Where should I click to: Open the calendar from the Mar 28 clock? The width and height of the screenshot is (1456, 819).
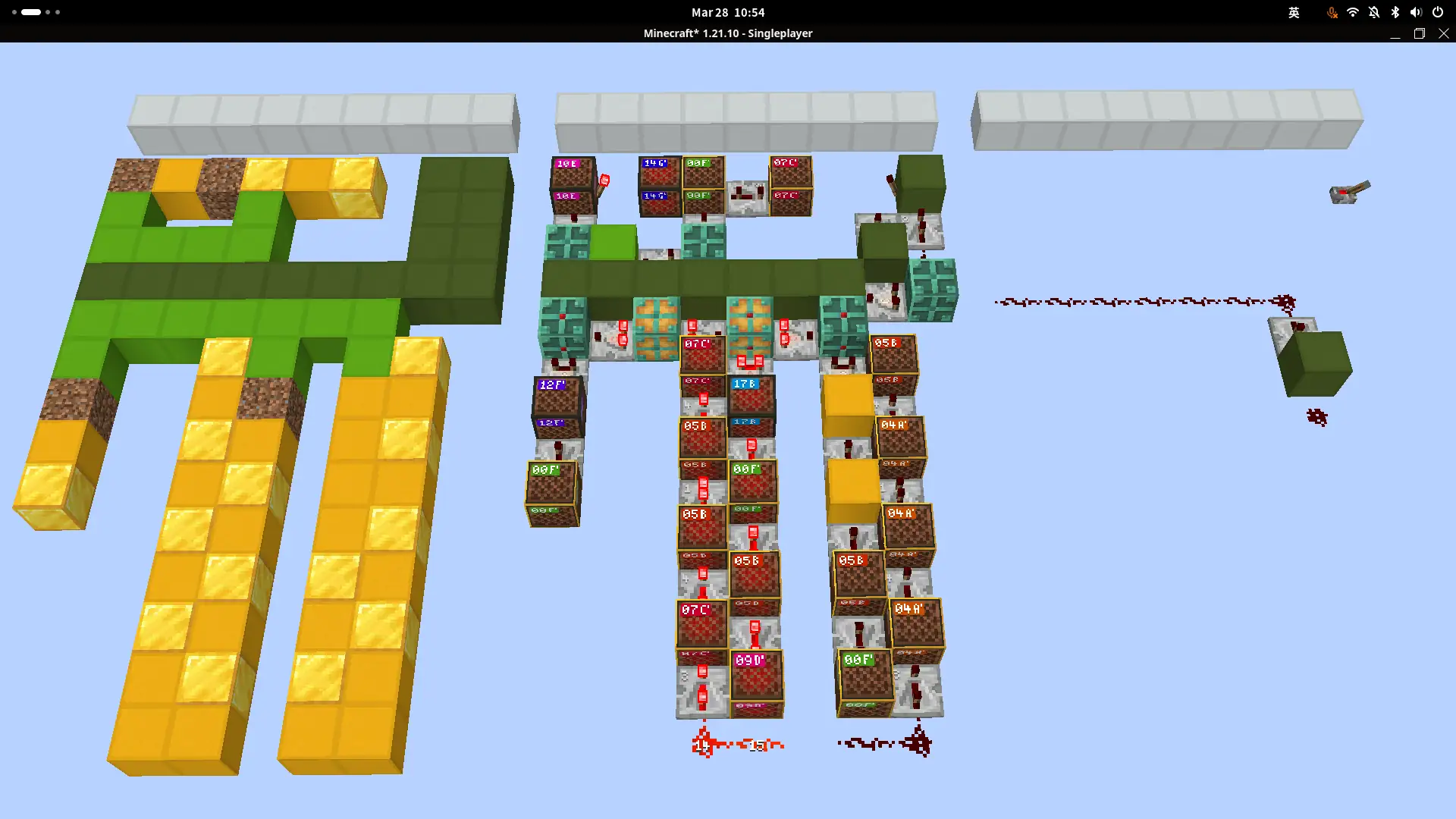(x=726, y=12)
